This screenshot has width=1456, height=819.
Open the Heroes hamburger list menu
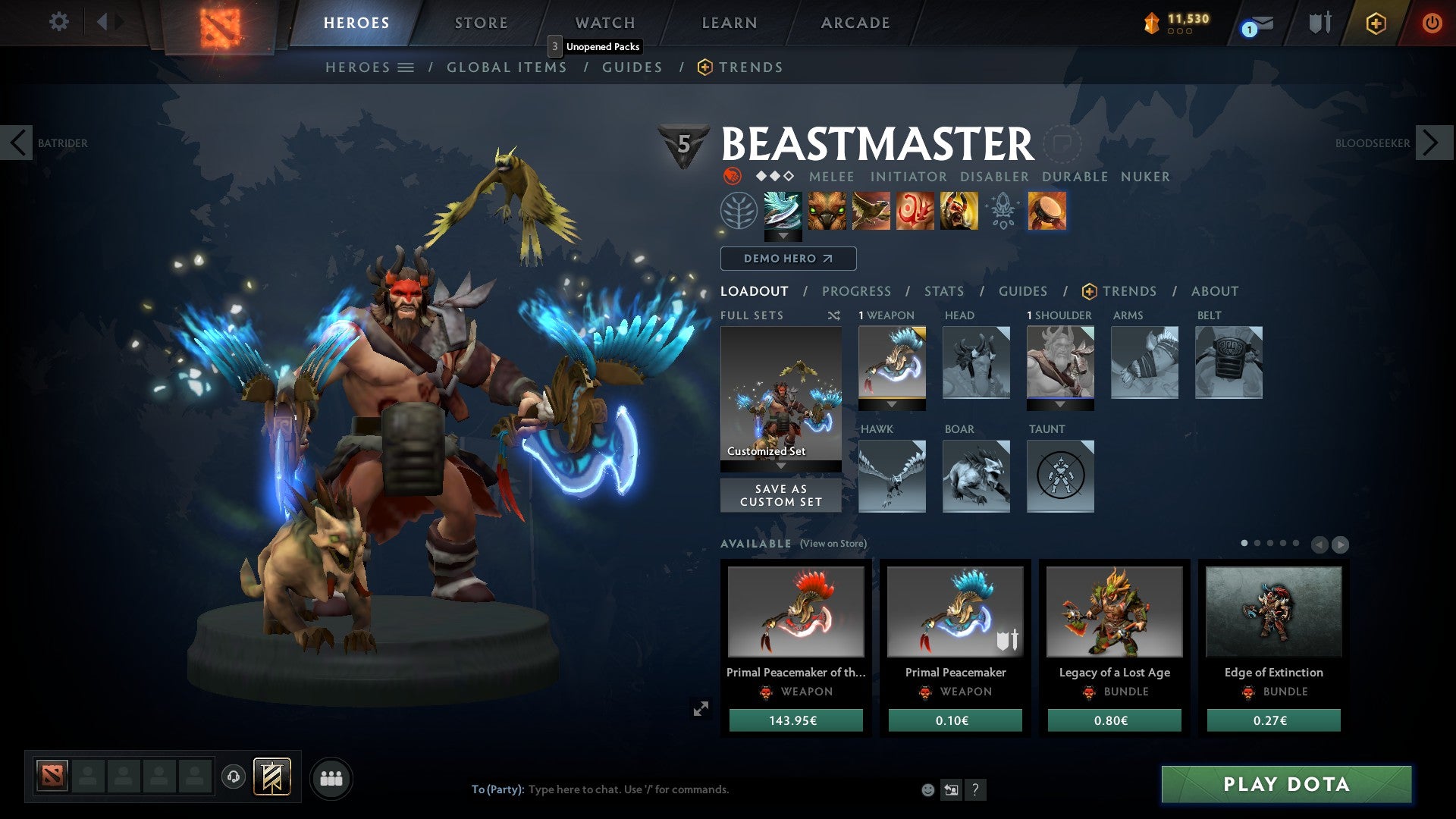[x=406, y=67]
